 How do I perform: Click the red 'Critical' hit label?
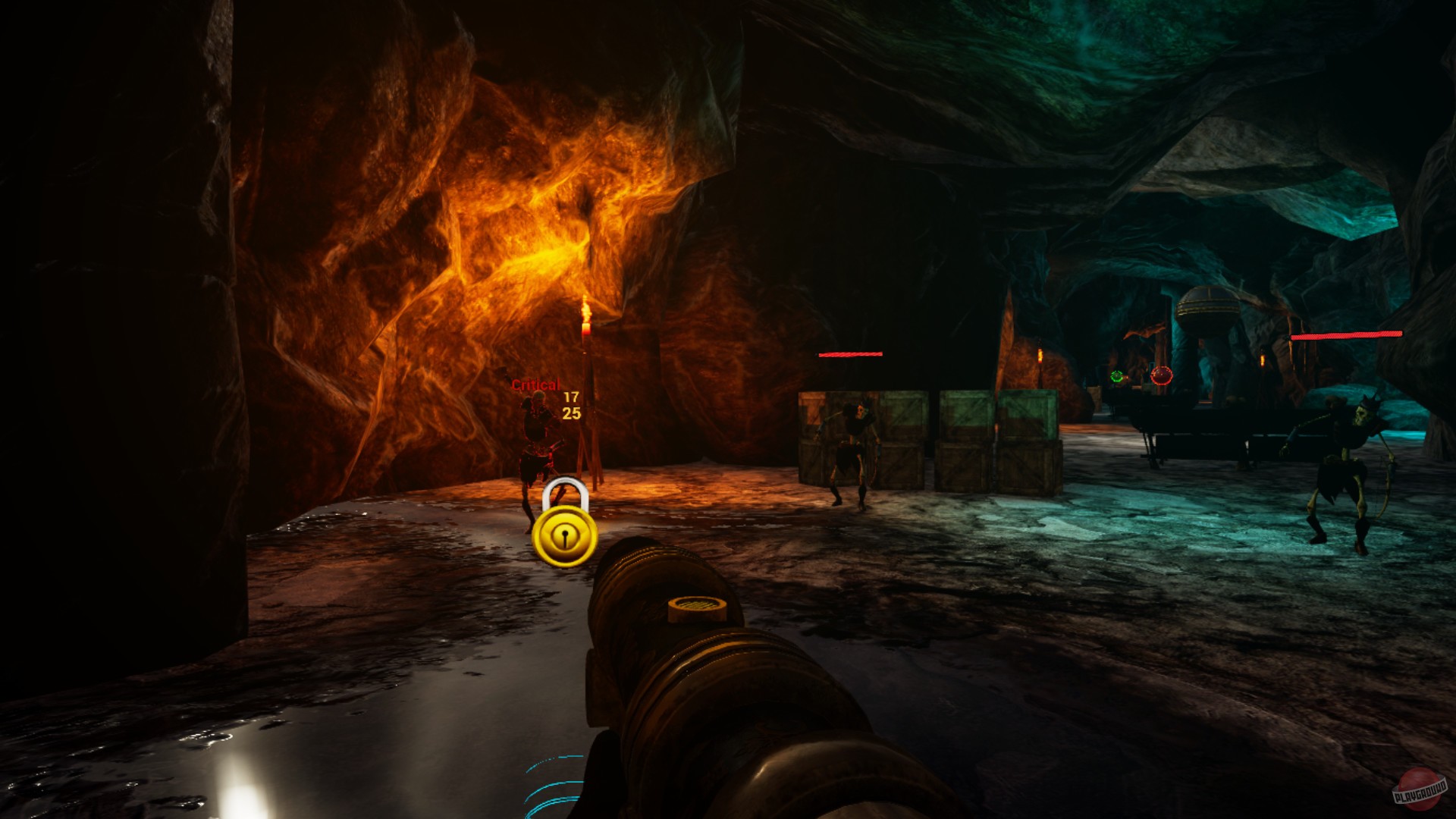[x=535, y=385]
